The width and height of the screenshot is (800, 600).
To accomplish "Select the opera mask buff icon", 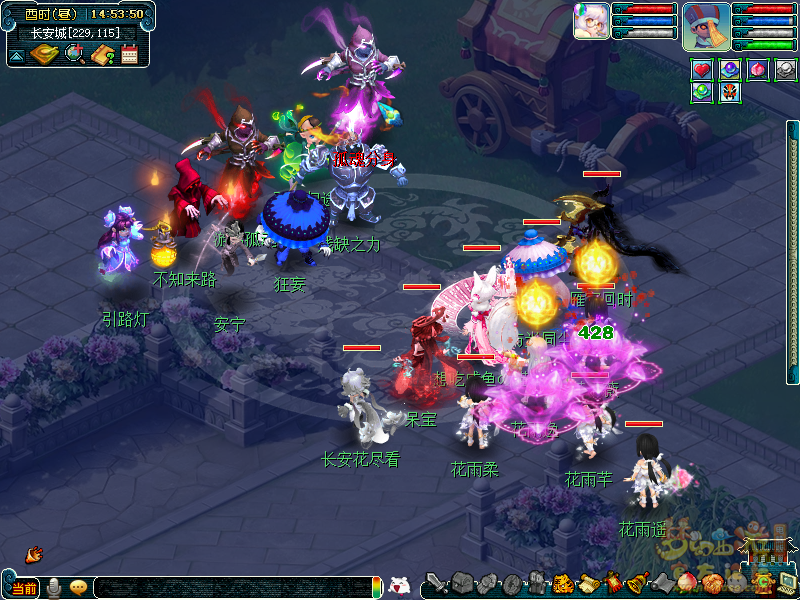I will pos(729,92).
